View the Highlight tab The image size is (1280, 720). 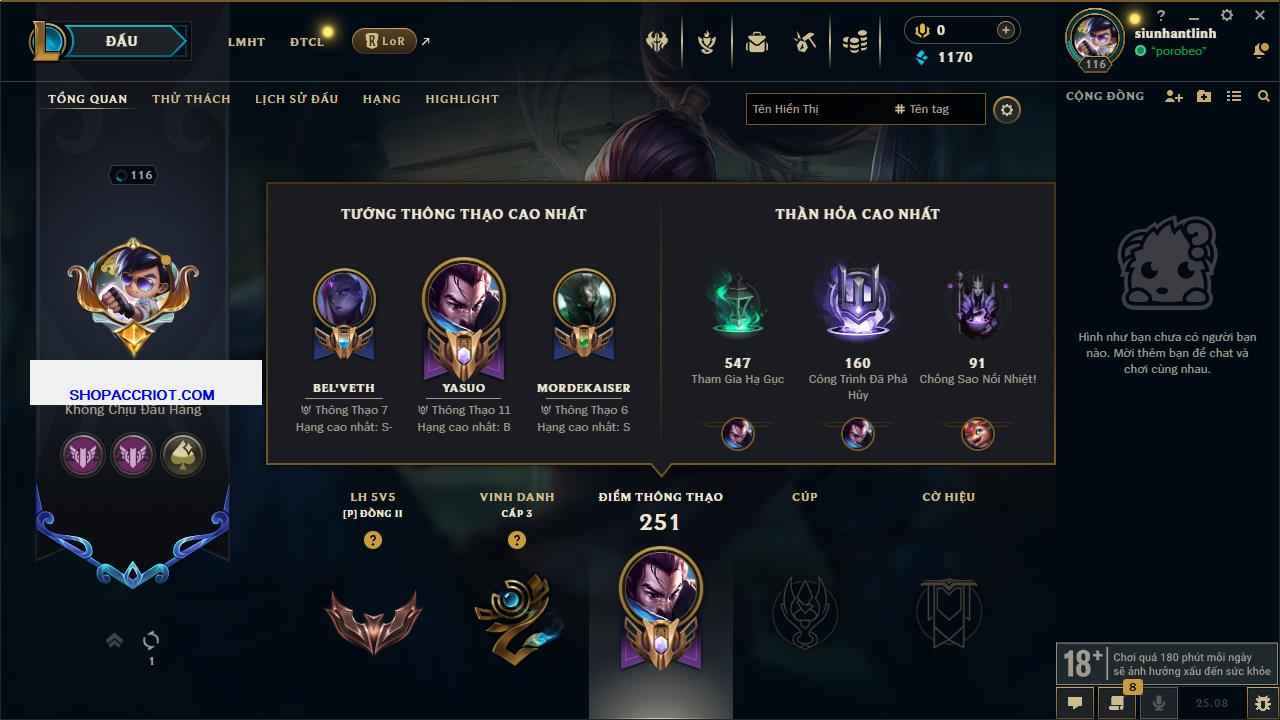(x=461, y=99)
